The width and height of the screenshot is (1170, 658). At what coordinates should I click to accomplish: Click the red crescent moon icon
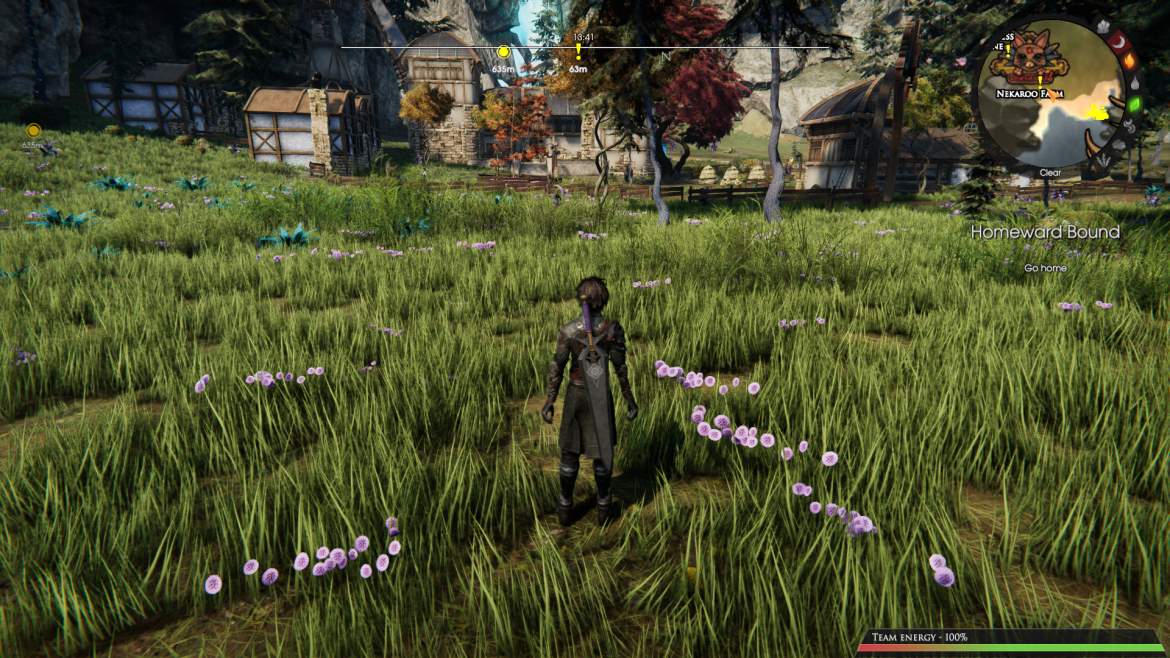pos(1120,42)
